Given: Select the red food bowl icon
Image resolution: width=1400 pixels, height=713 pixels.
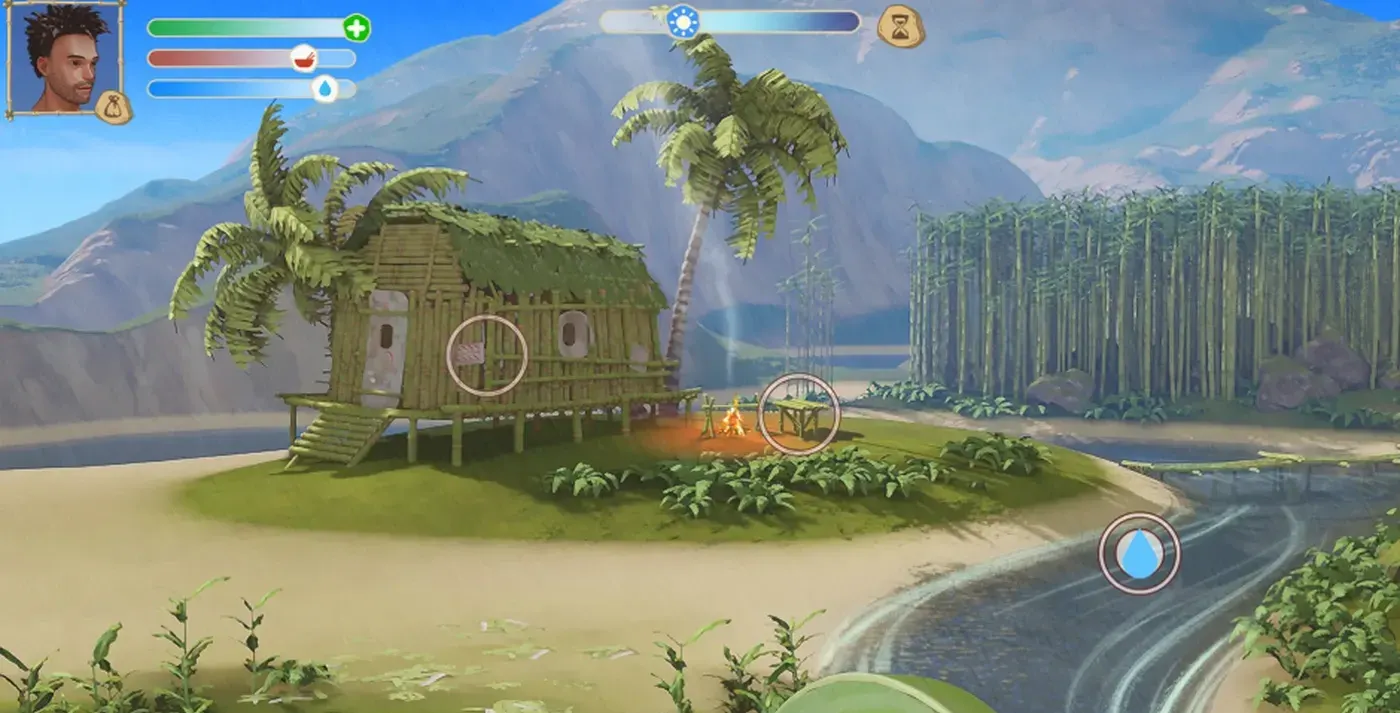Looking at the screenshot, I should 304,59.
